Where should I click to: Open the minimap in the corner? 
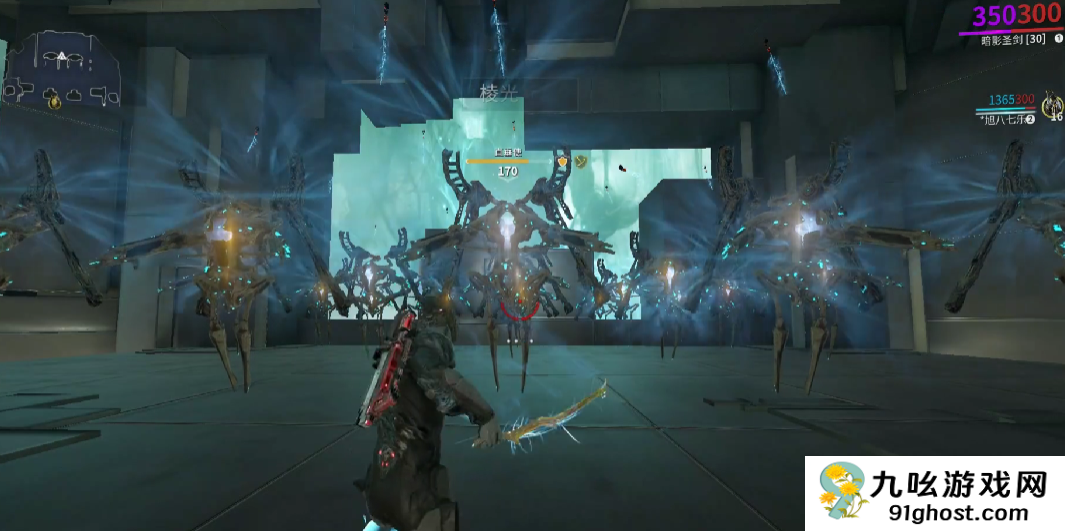pos(63,70)
